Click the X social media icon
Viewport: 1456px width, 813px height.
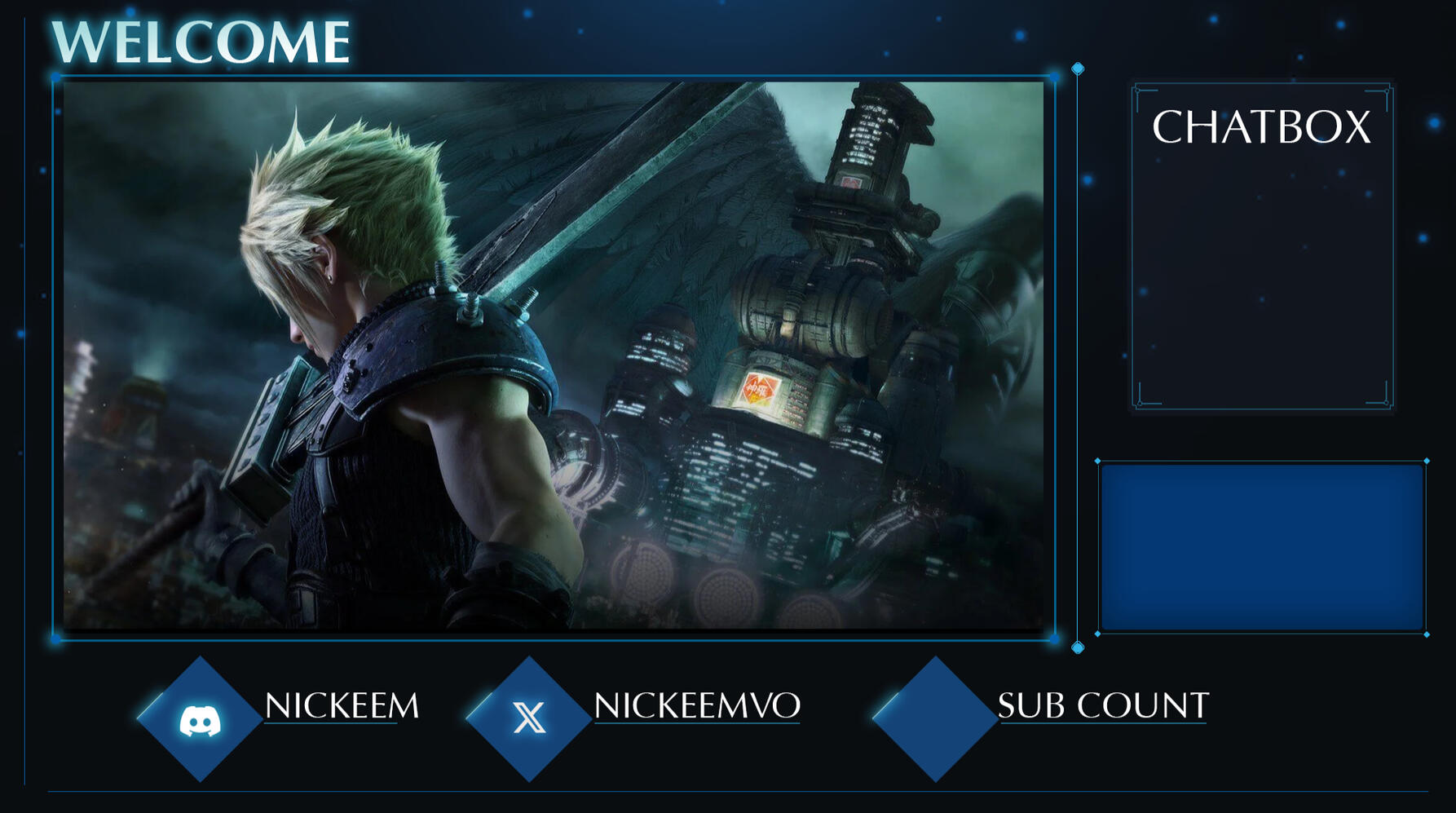coord(529,718)
